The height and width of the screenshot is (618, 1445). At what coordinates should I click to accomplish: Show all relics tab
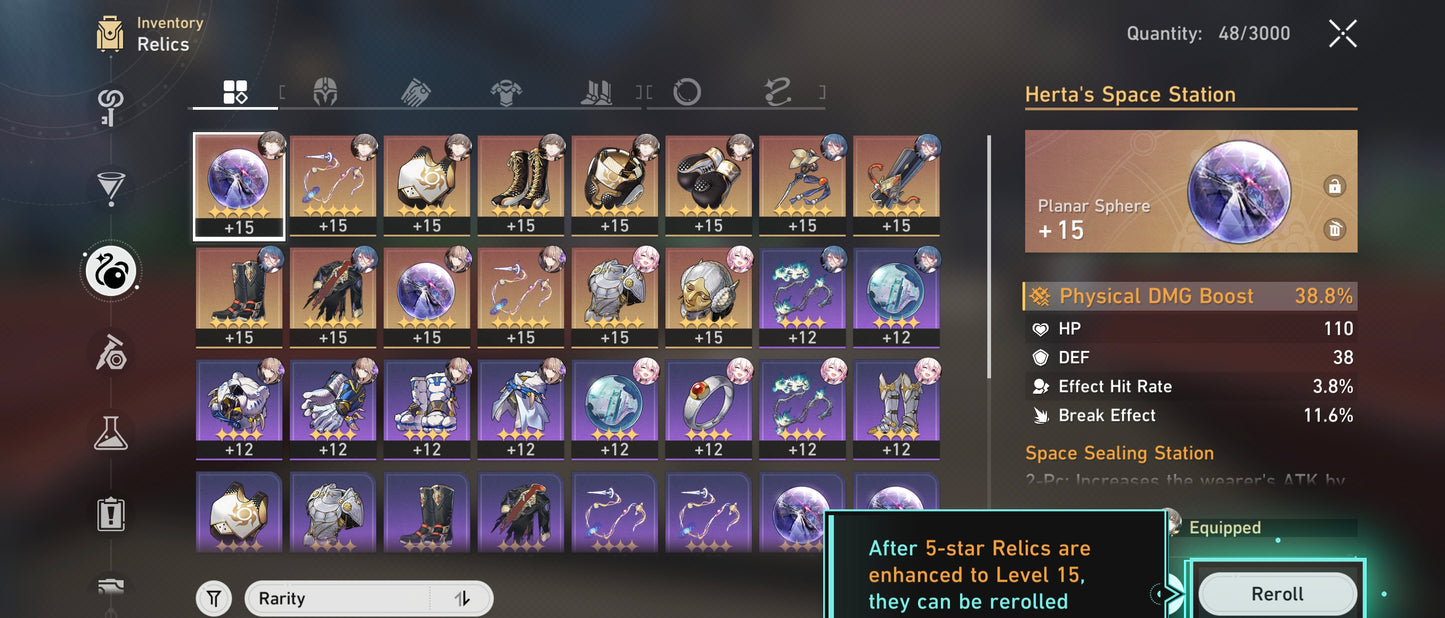coord(235,93)
